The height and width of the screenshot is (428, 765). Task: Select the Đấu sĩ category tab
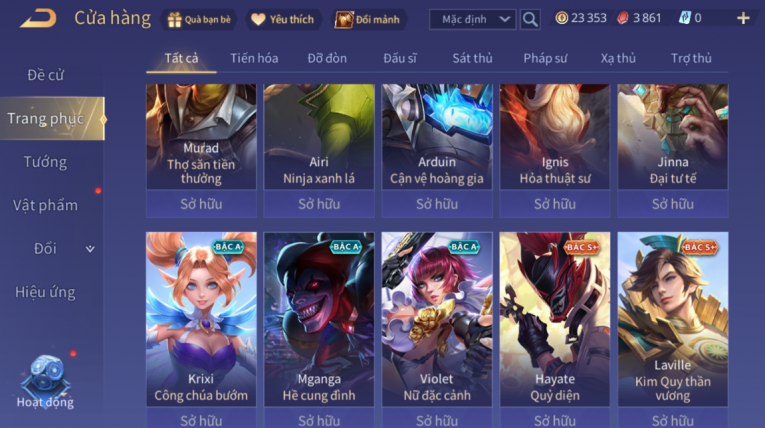point(400,58)
